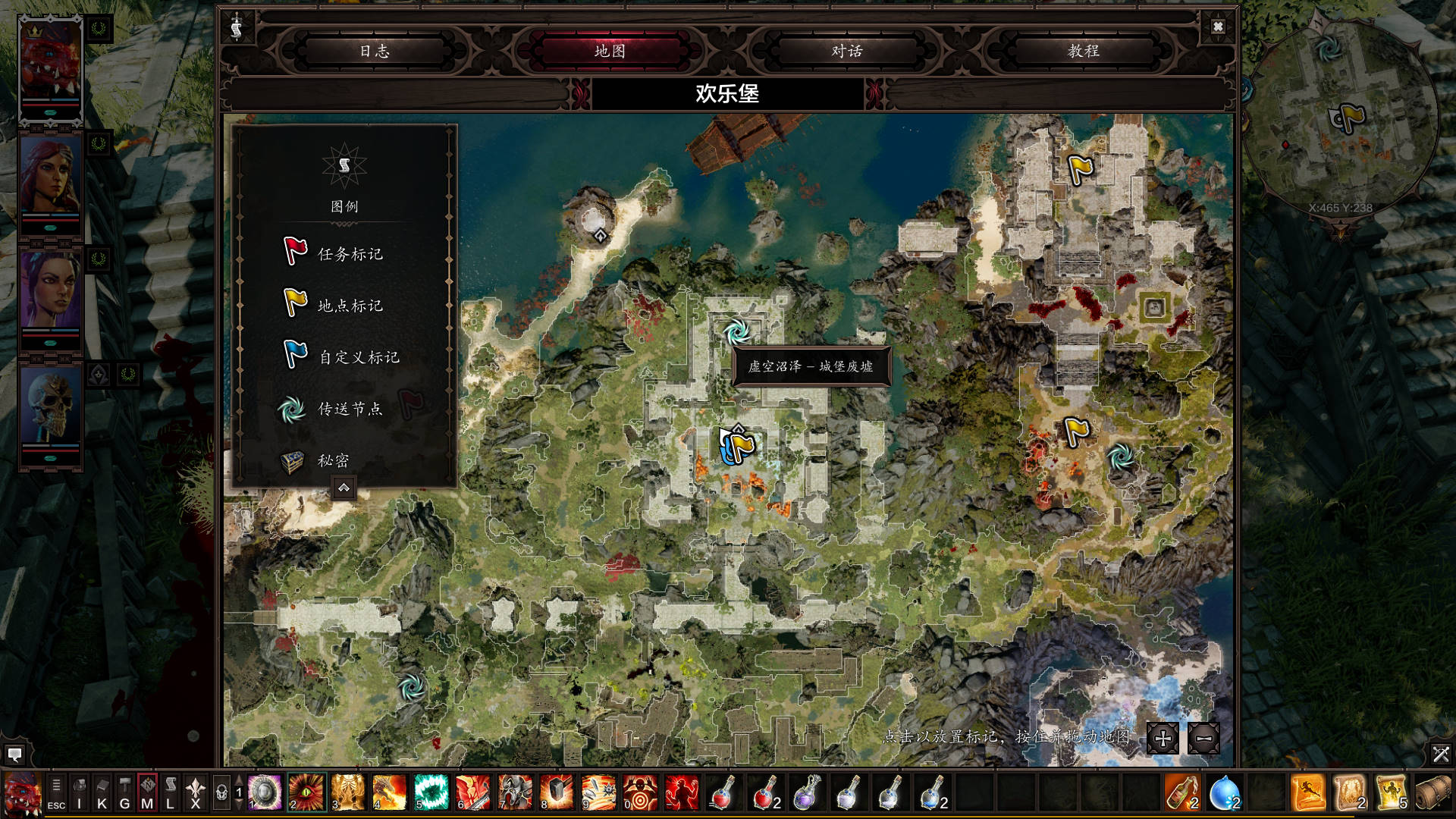Zoom out the map with the minus button
Screen dimensions: 1456x819
[x=1203, y=738]
